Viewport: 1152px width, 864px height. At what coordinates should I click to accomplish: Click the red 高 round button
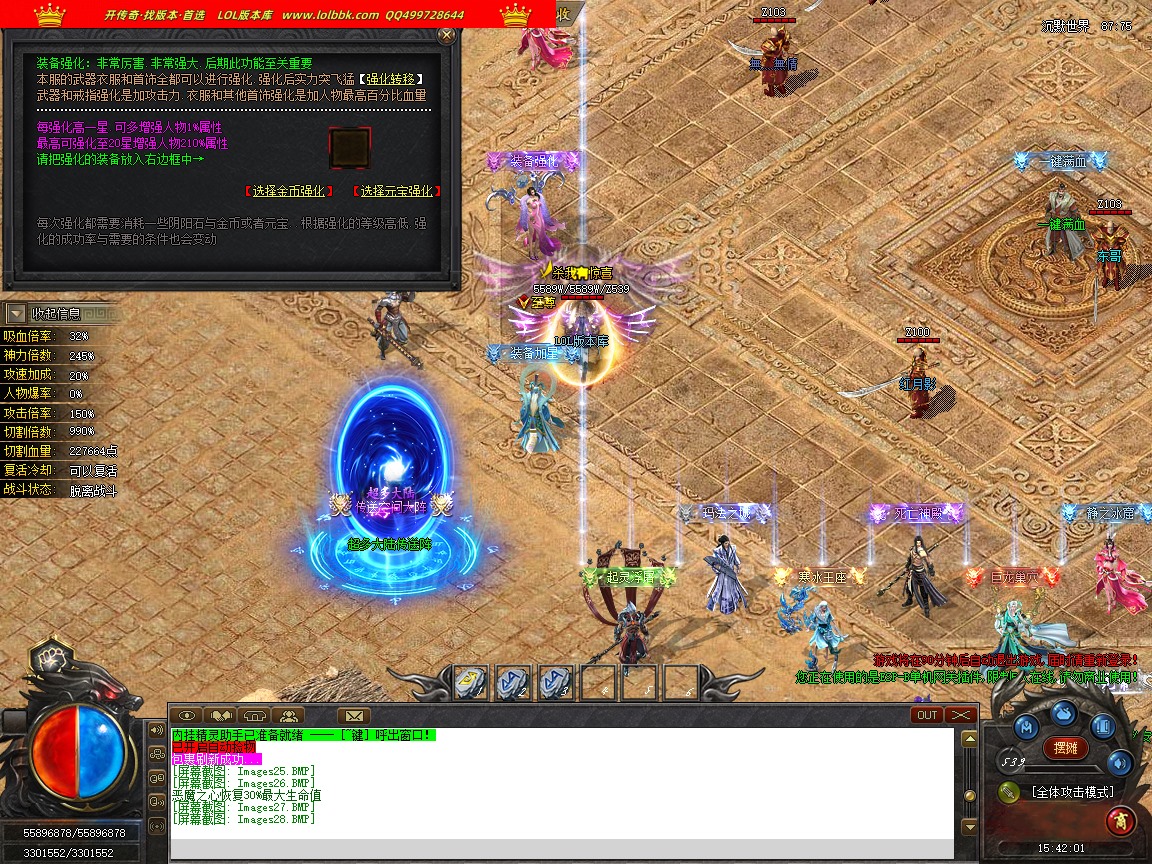(1119, 821)
